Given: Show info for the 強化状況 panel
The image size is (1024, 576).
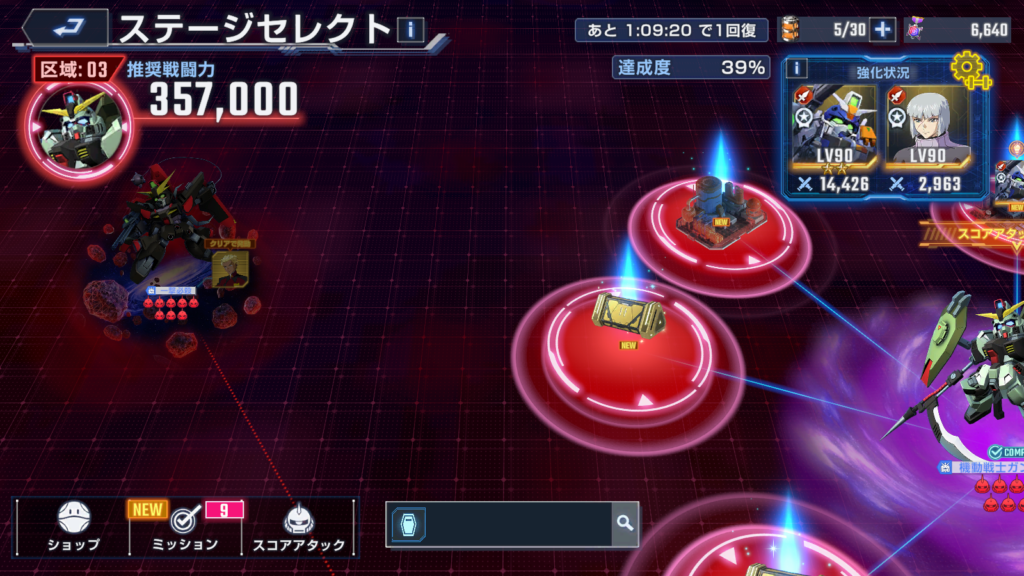Looking at the screenshot, I should click(x=797, y=68).
